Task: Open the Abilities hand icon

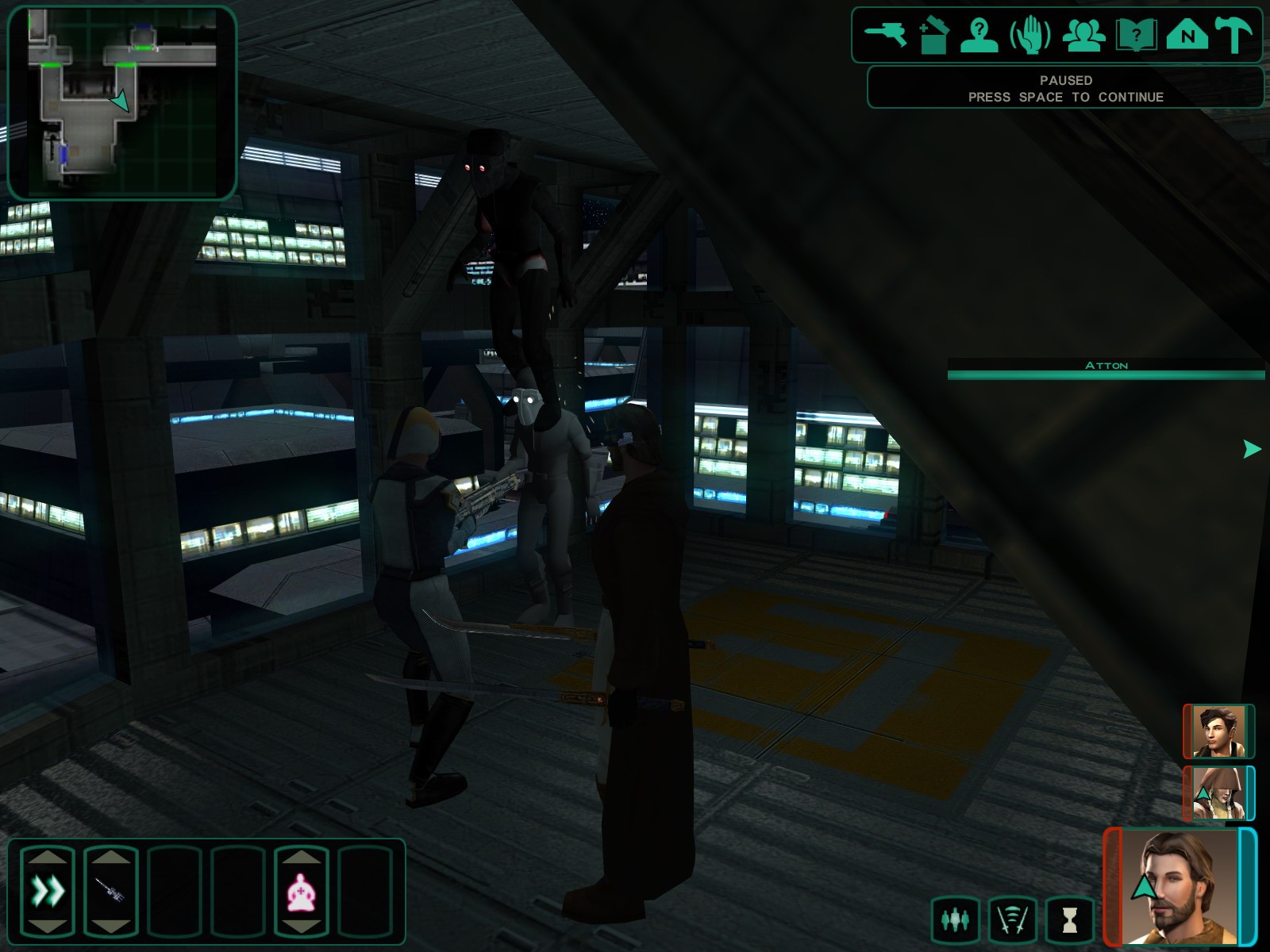Action: tap(1030, 36)
